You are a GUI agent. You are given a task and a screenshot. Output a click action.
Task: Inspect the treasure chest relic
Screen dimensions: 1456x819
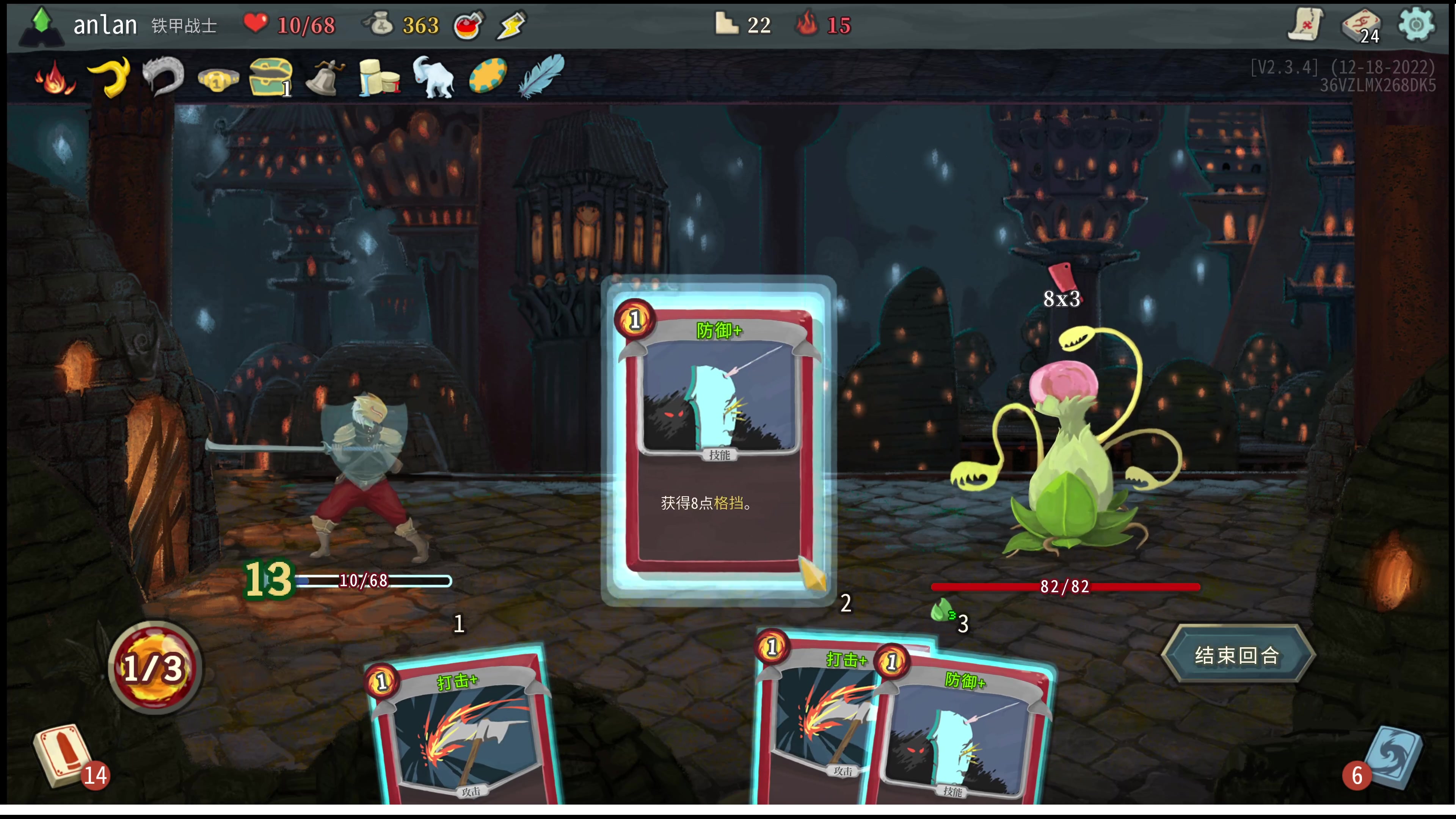point(271,77)
